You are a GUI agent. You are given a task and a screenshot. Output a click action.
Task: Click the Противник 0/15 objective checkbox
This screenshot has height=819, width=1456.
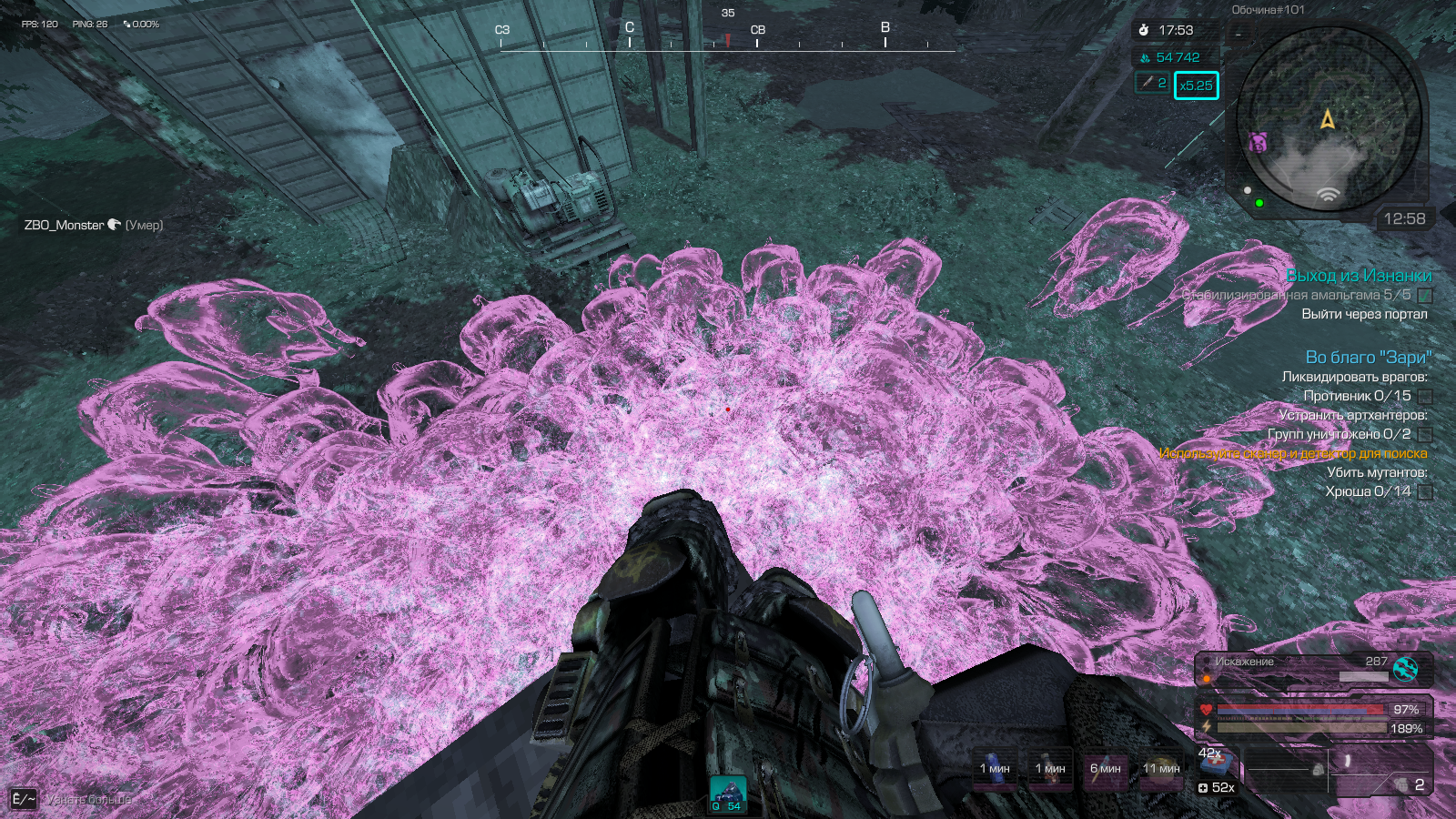pyautogui.click(x=1425, y=397)
